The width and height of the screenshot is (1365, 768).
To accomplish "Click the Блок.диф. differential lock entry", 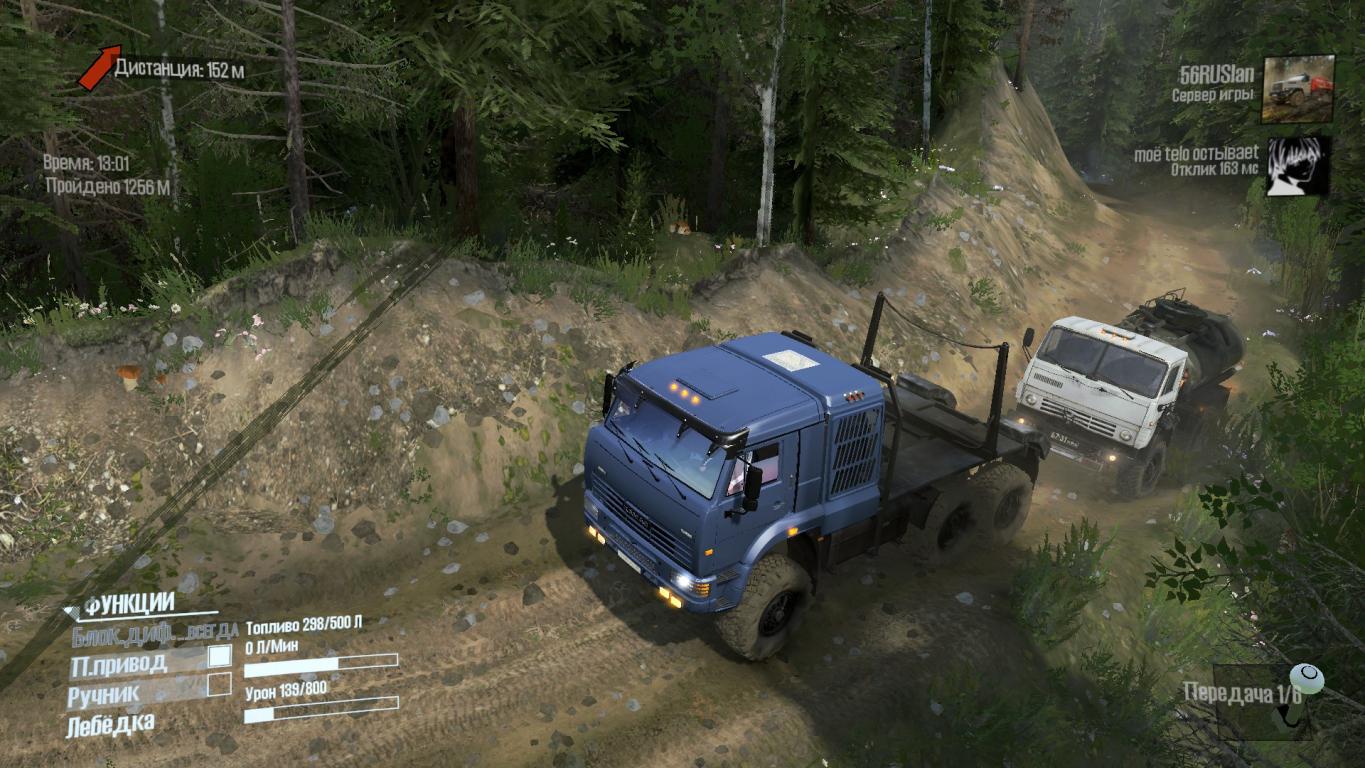I will click(154, 631).
